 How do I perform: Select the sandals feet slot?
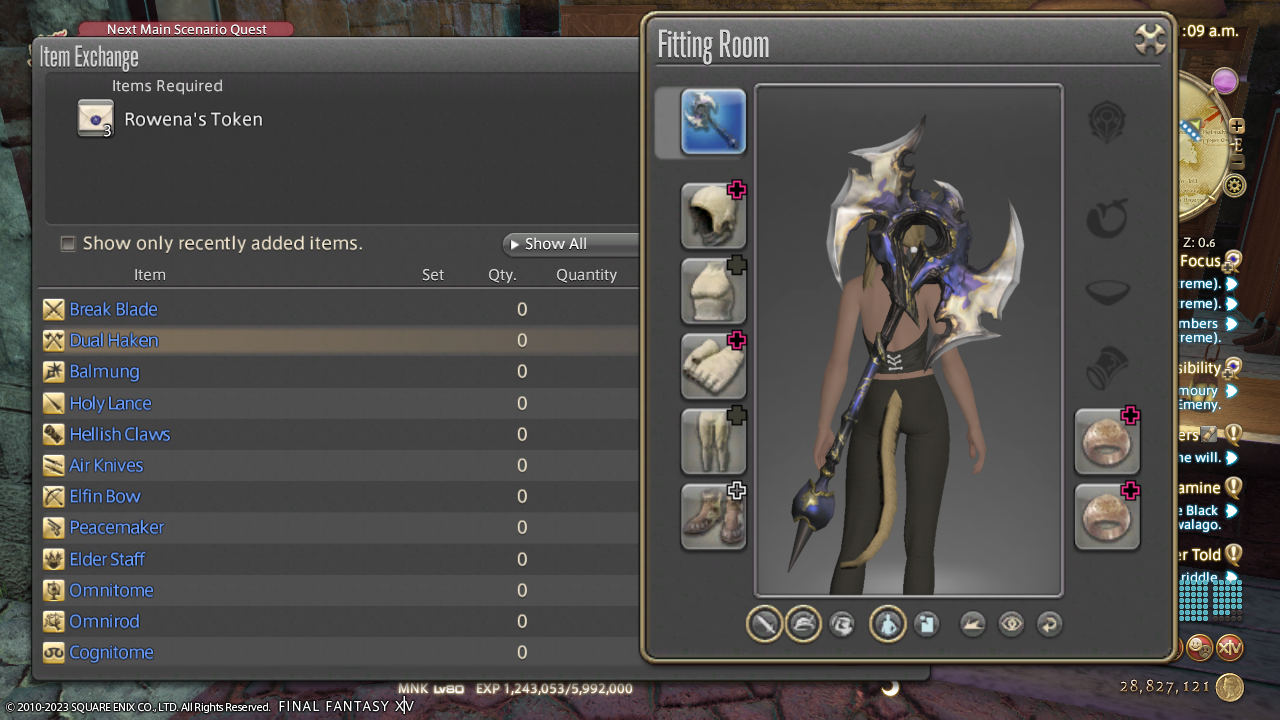tap(713, 516)
